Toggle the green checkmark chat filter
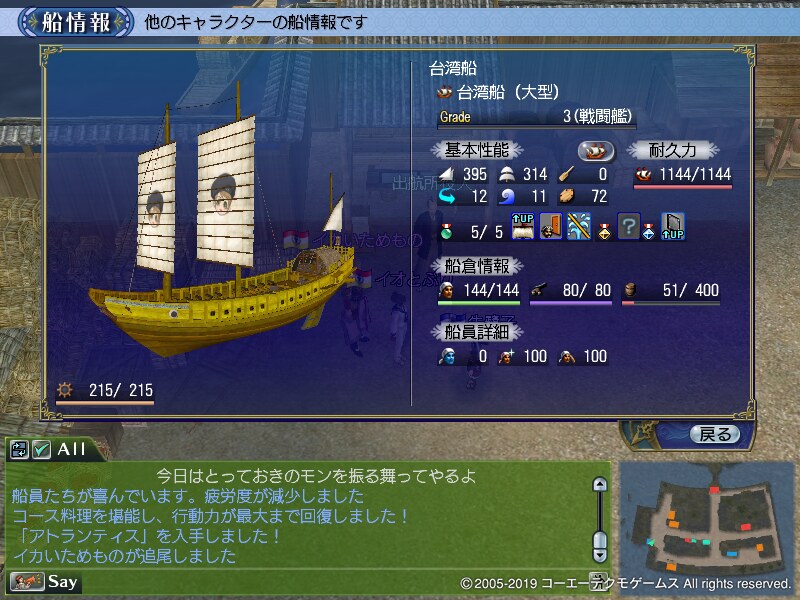 (x=41, y=450)
